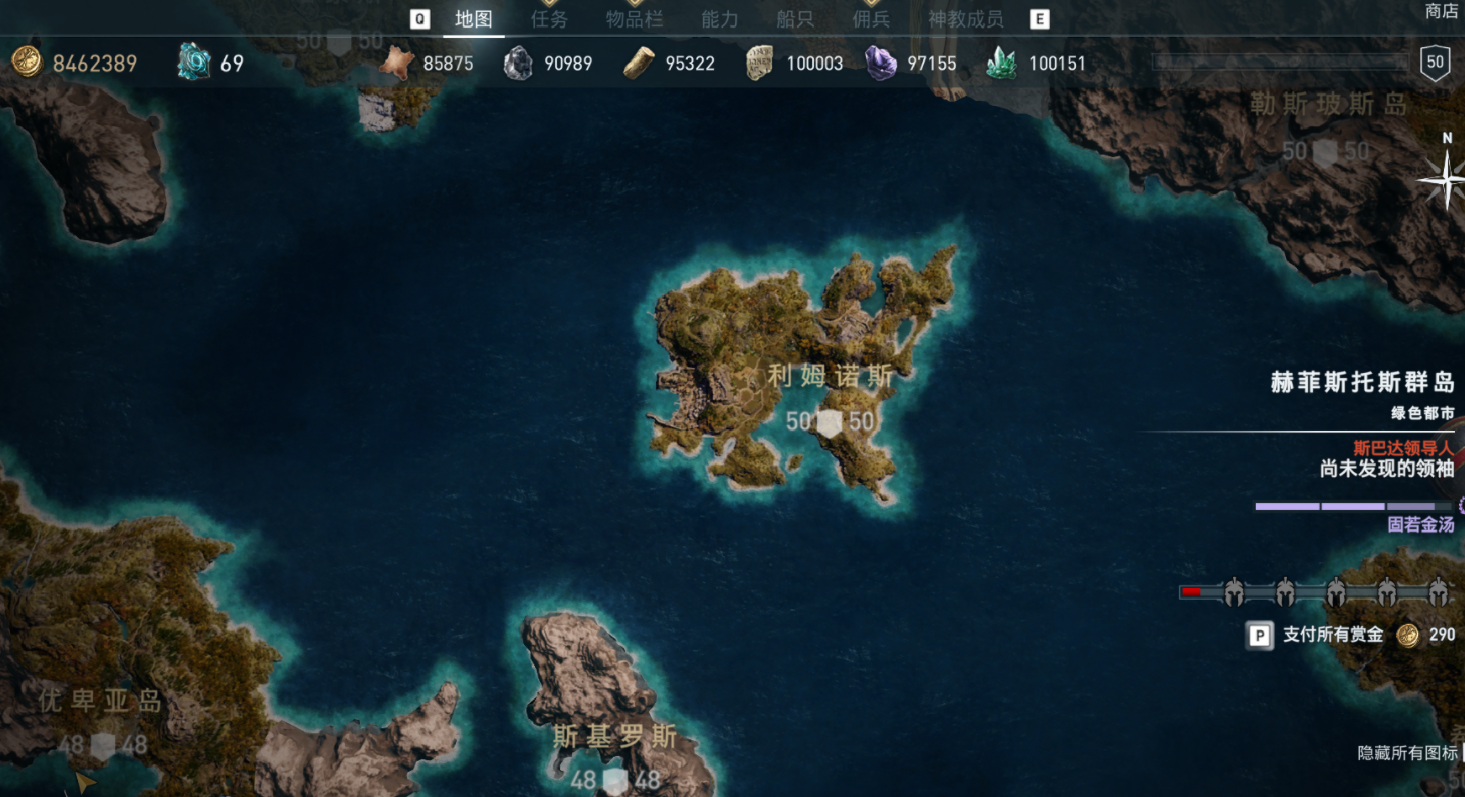Open the 神教成员 cultists tab
1465x797 pixels.
(965, 19)
